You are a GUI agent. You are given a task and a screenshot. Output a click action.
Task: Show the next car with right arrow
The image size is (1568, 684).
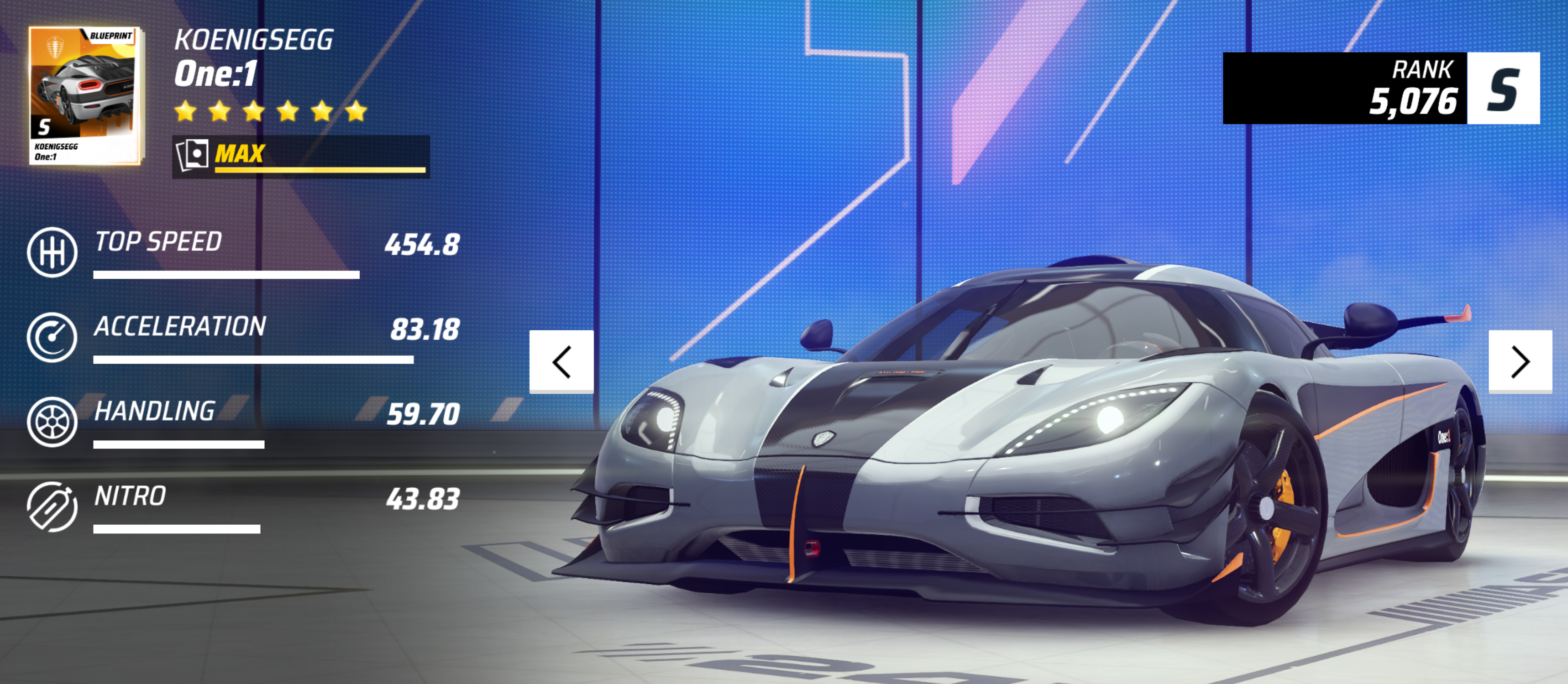1520,362
